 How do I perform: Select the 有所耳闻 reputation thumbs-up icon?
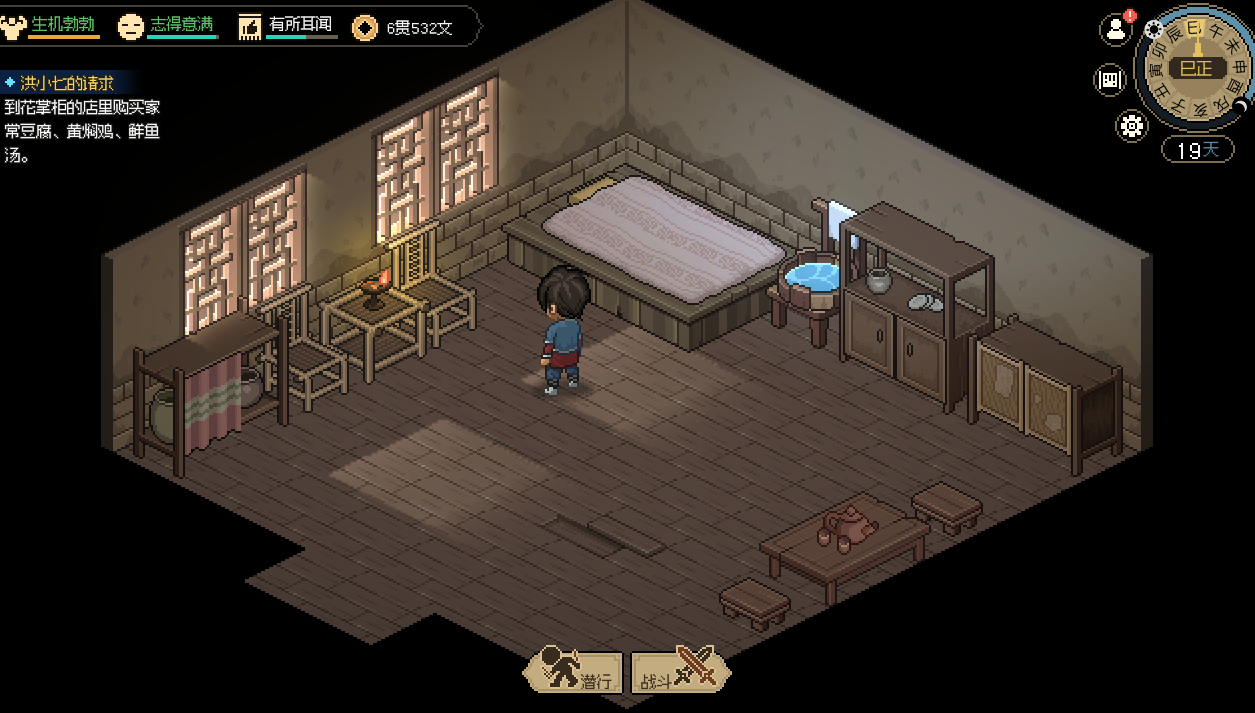[250, 27]
